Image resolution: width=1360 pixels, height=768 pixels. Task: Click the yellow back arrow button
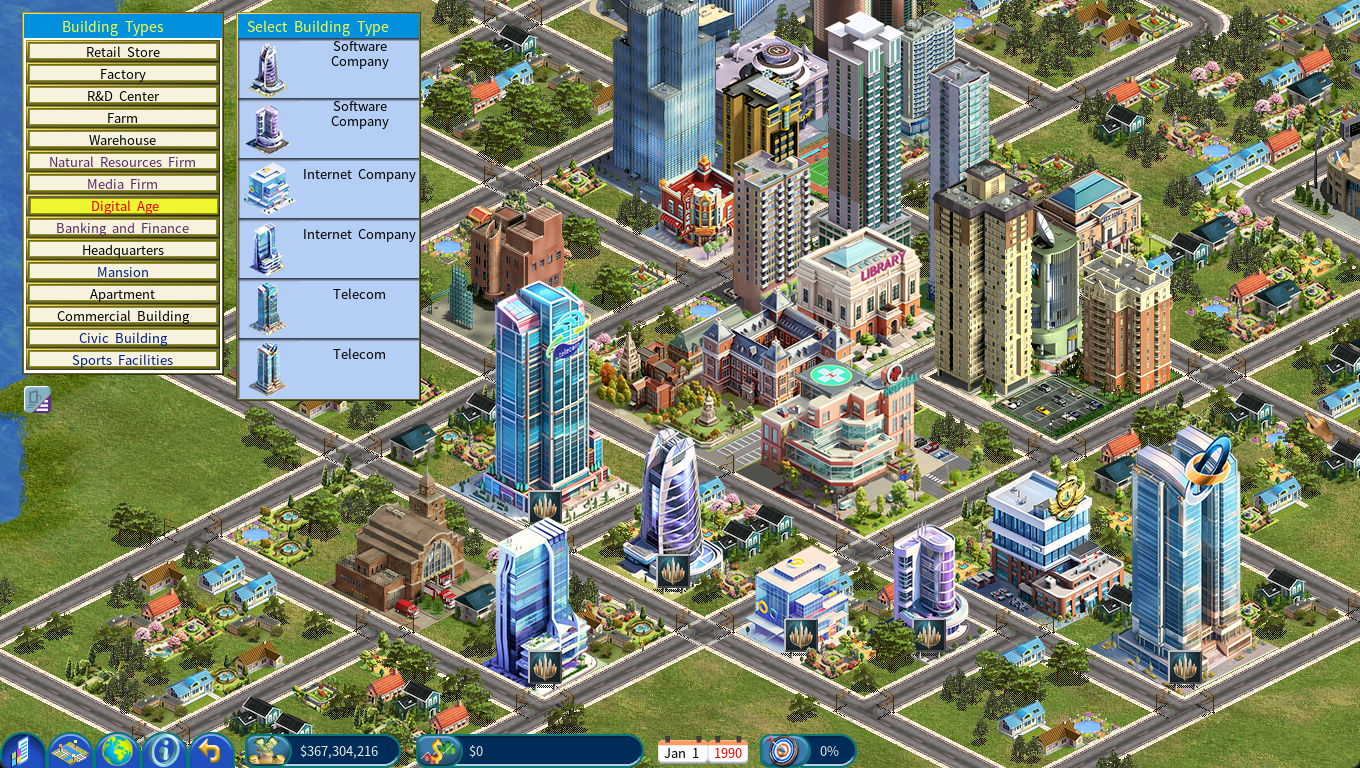pos(211,750)
